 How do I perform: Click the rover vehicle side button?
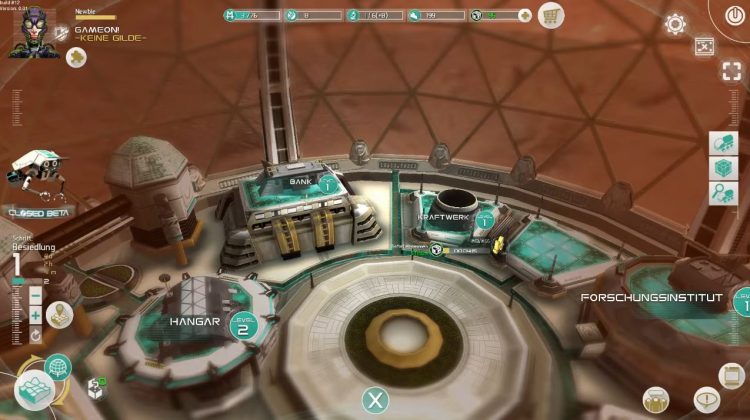coord(723,144)
